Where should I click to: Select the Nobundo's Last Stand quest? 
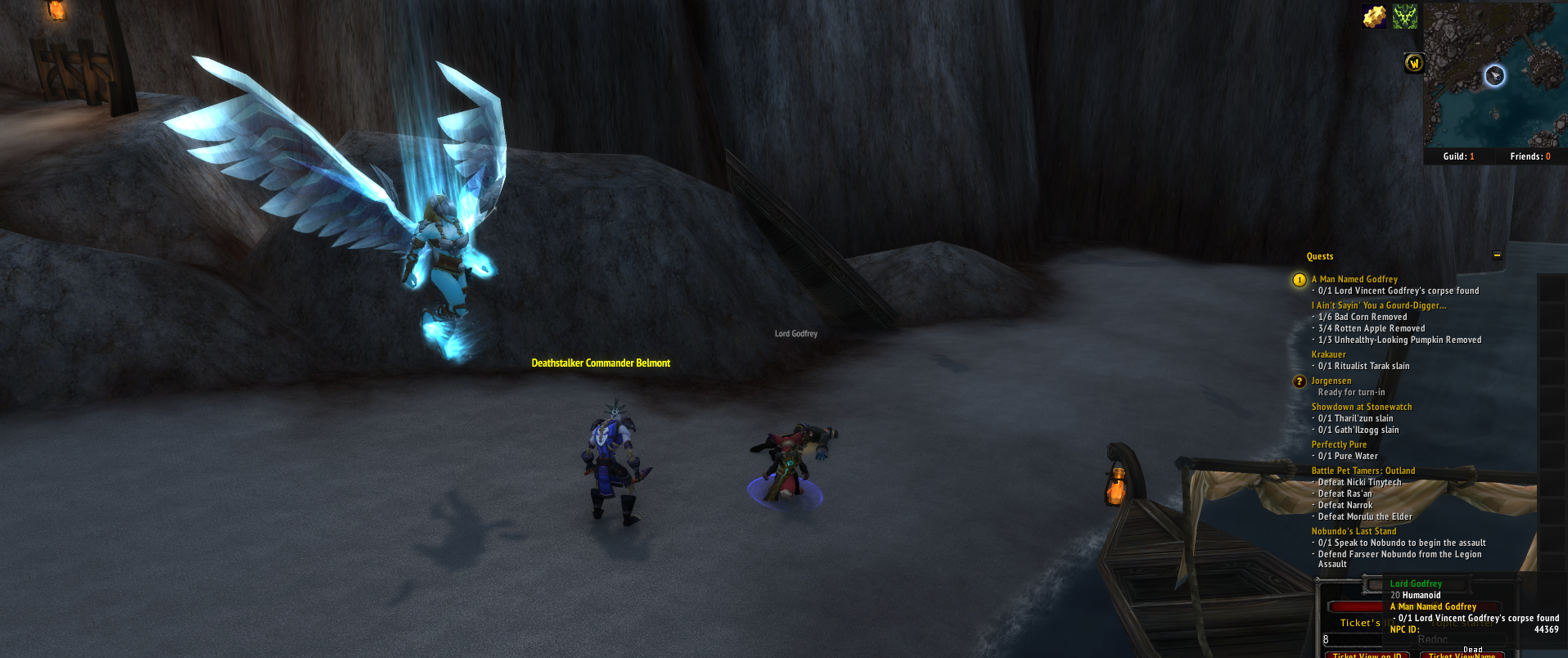coord(1354,531)
